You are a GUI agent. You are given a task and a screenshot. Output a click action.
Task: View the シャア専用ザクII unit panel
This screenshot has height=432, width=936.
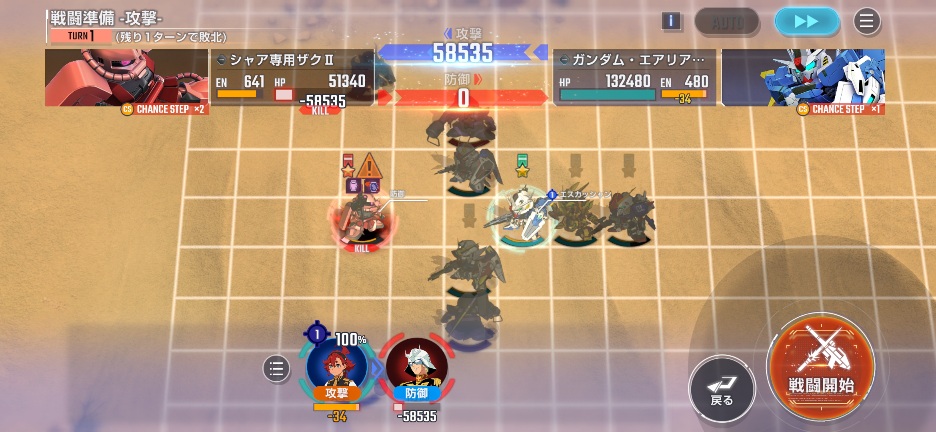point(292,77)
